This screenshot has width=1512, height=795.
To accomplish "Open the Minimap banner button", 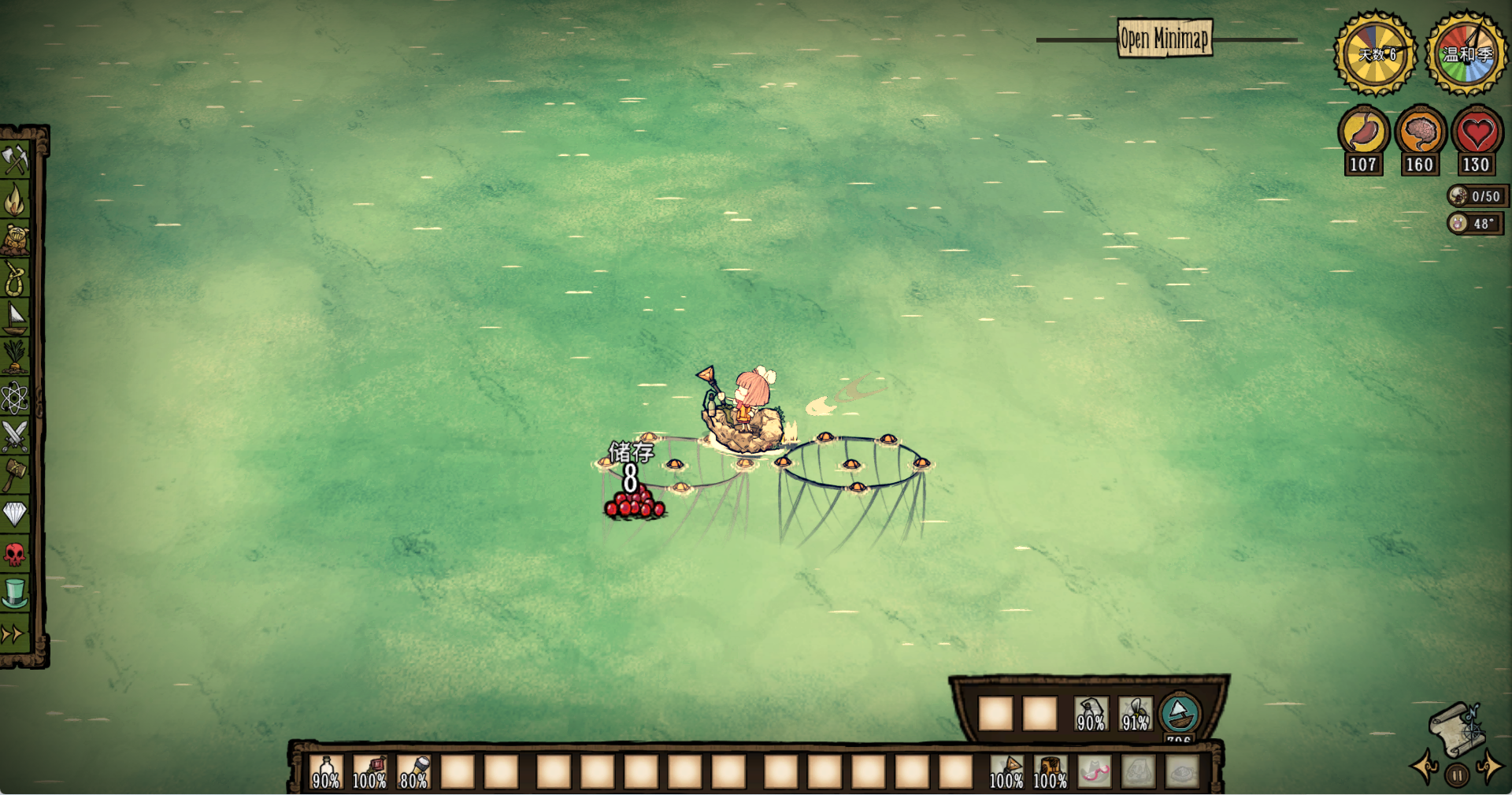I will point(1165,38).
